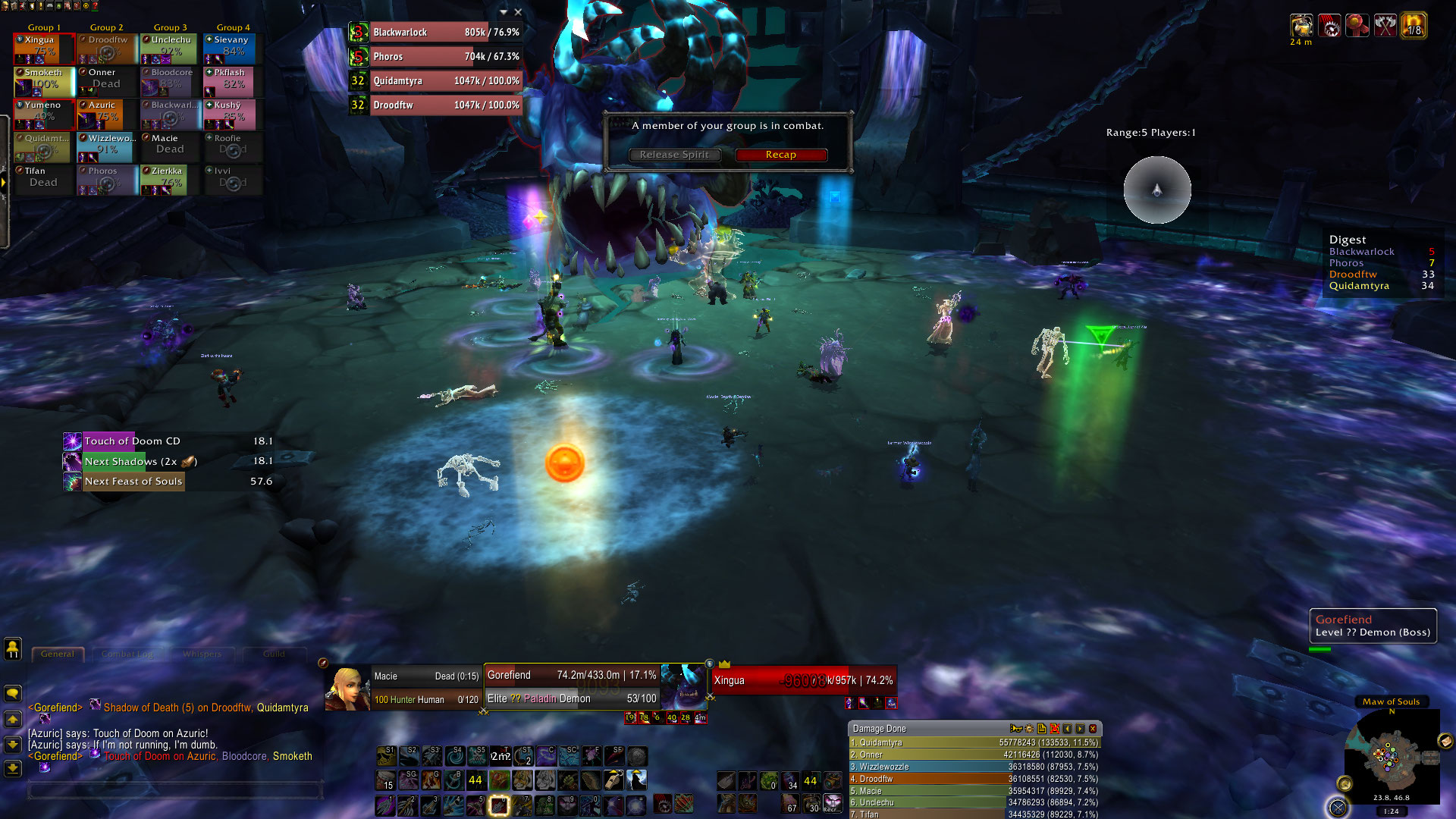This screenshot has height=819, width=1456.
Task: Select Xingua's raid frame in Group 1
Action: (44, 49)
